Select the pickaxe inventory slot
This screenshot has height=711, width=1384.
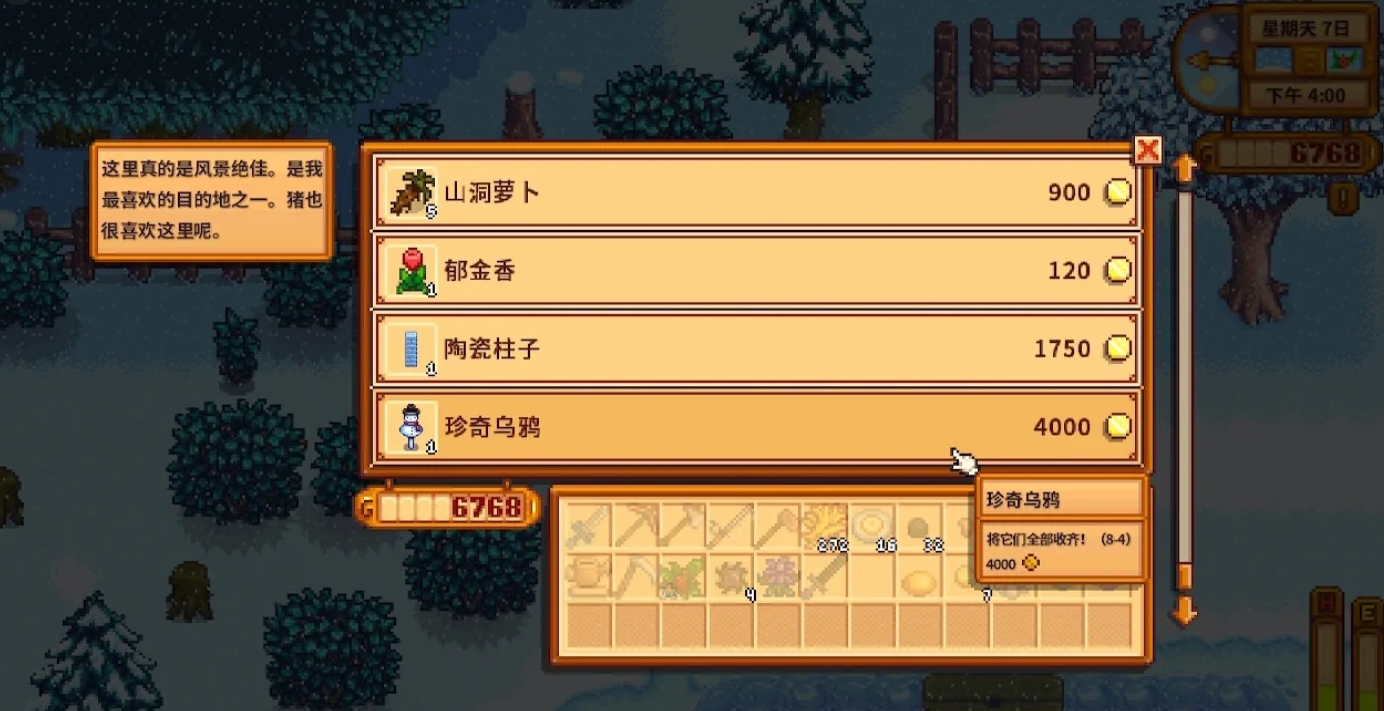634,526
